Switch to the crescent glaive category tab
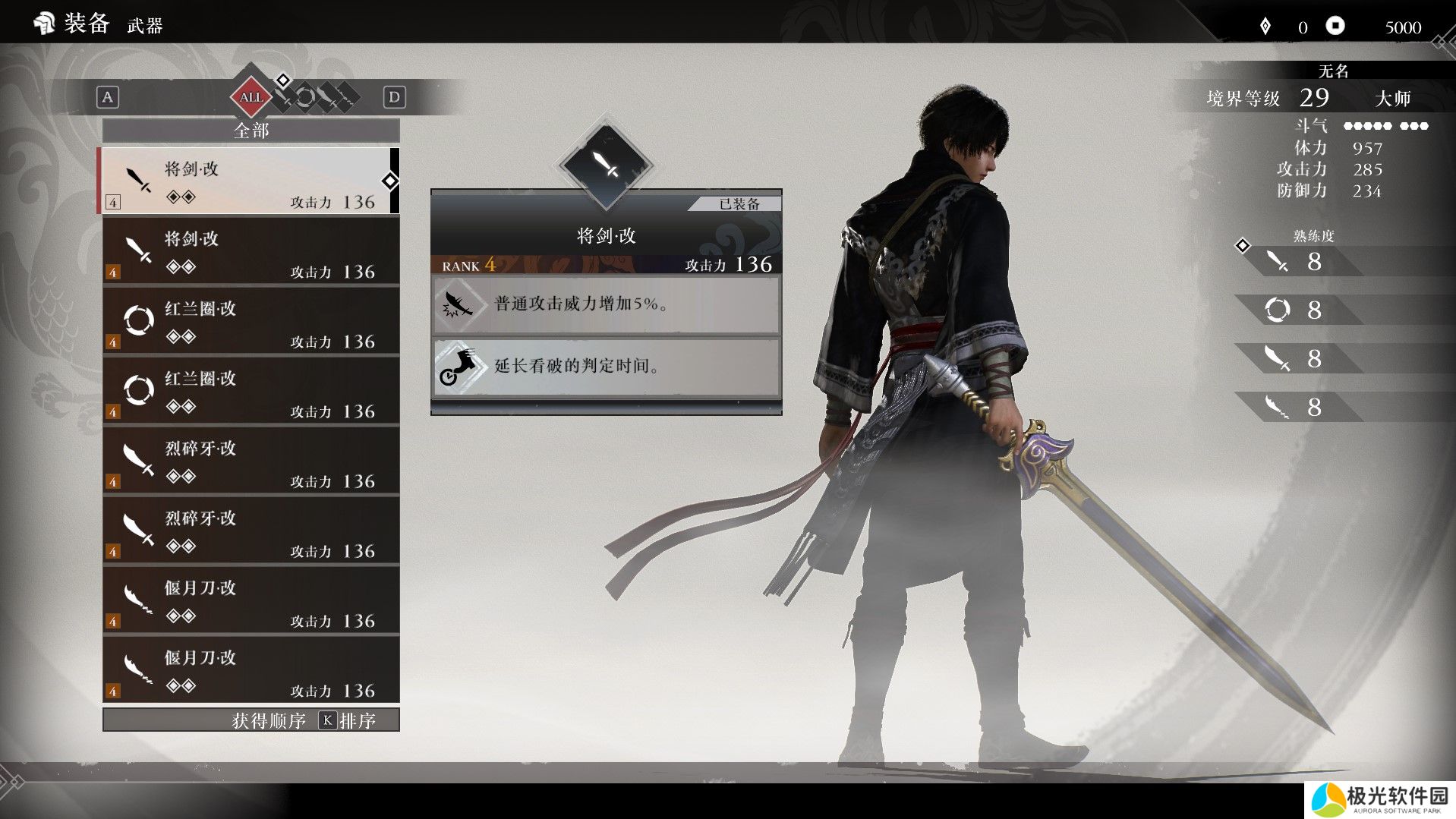 point(346,97)
